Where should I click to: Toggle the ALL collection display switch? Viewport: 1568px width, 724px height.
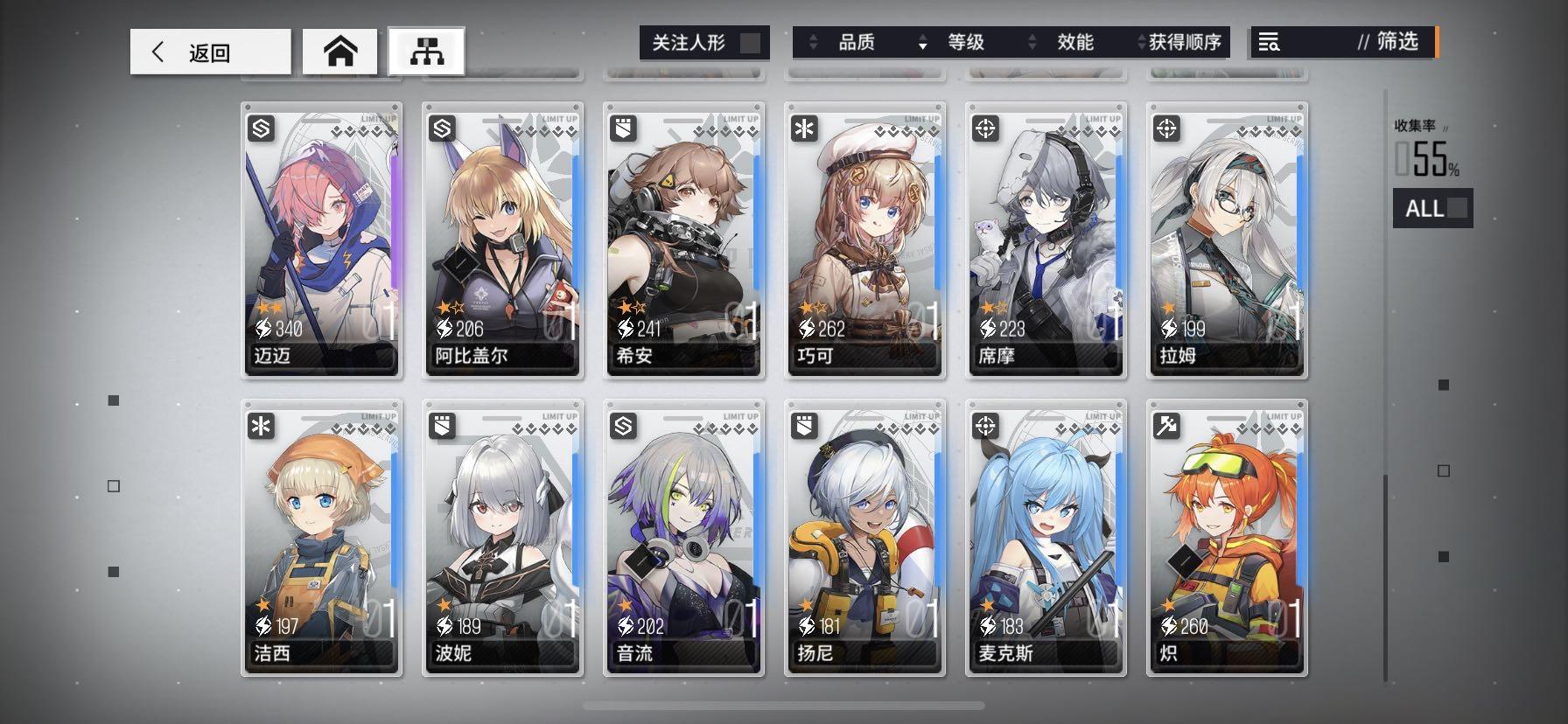[x=1432, y=208]
